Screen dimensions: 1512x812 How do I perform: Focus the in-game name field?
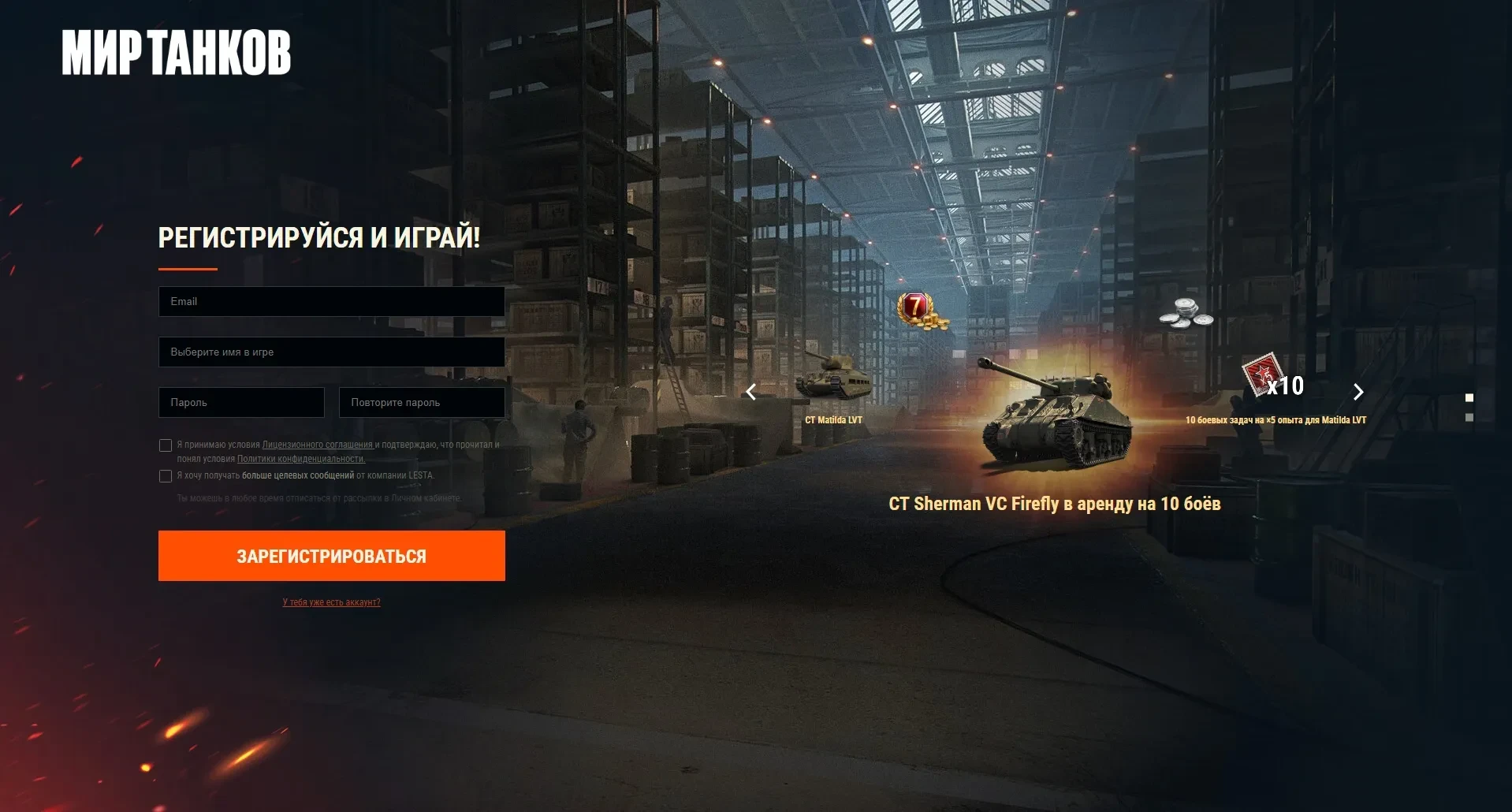(x=331, y=352)
